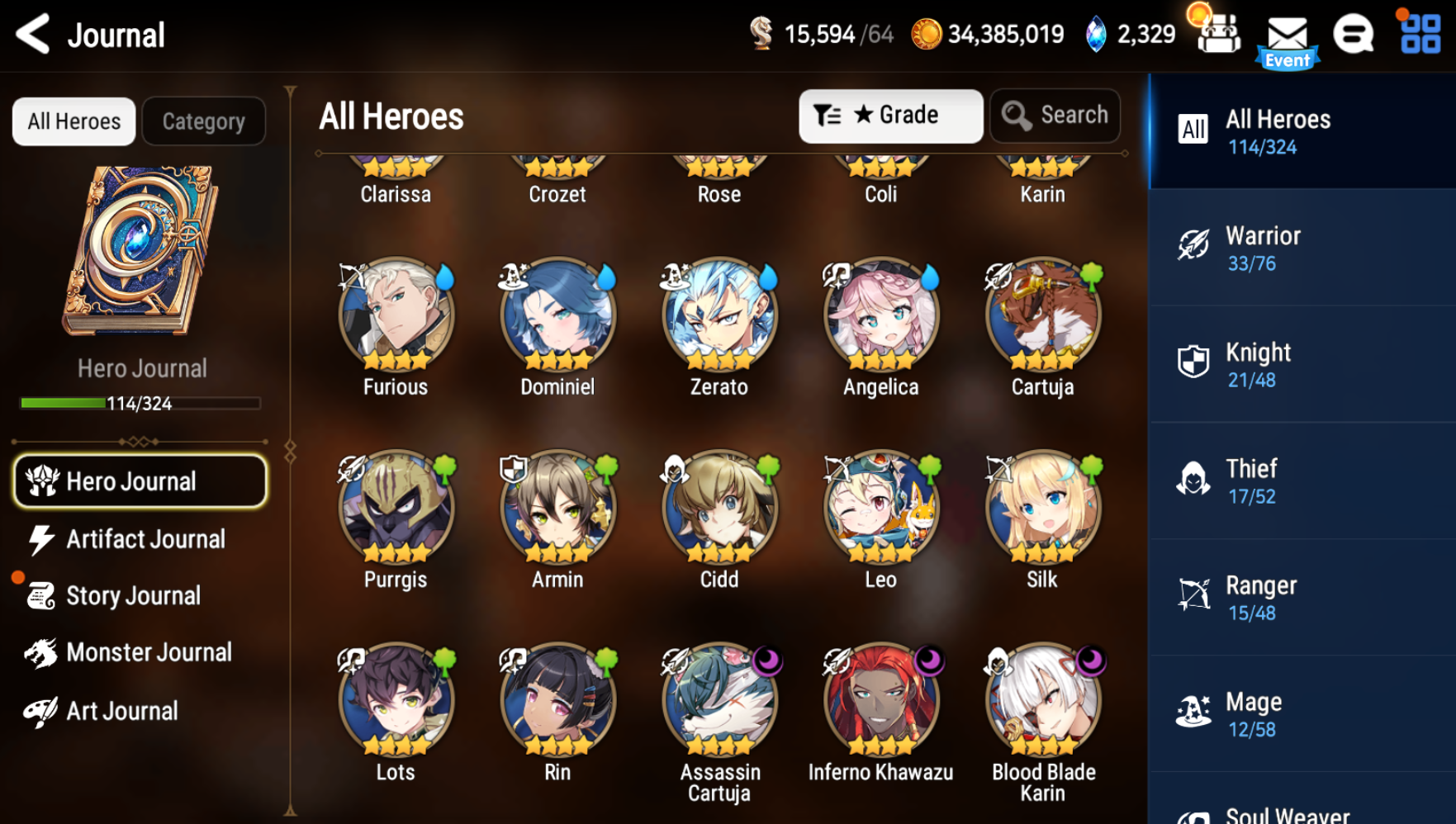
Task: Show only Thief heroes
Action: (x=1302, y=481)
